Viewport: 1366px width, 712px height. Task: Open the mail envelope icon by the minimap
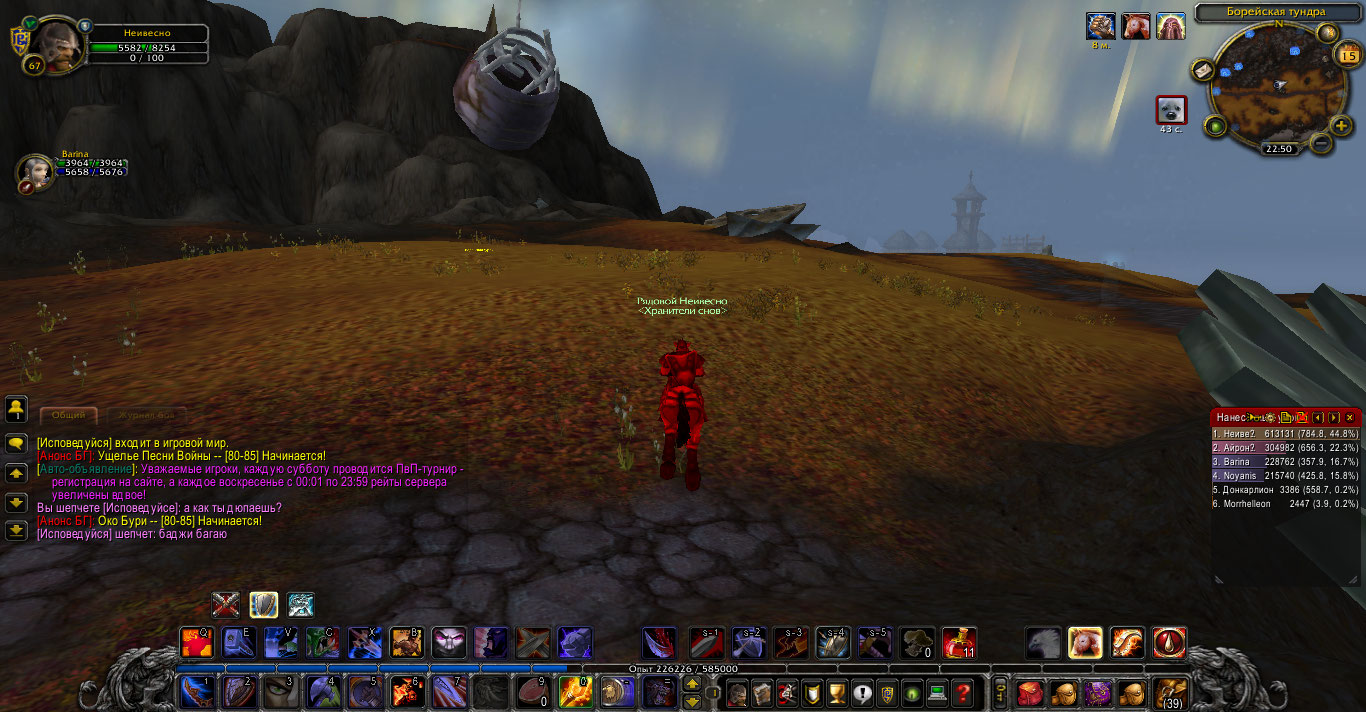[1203, 70]
